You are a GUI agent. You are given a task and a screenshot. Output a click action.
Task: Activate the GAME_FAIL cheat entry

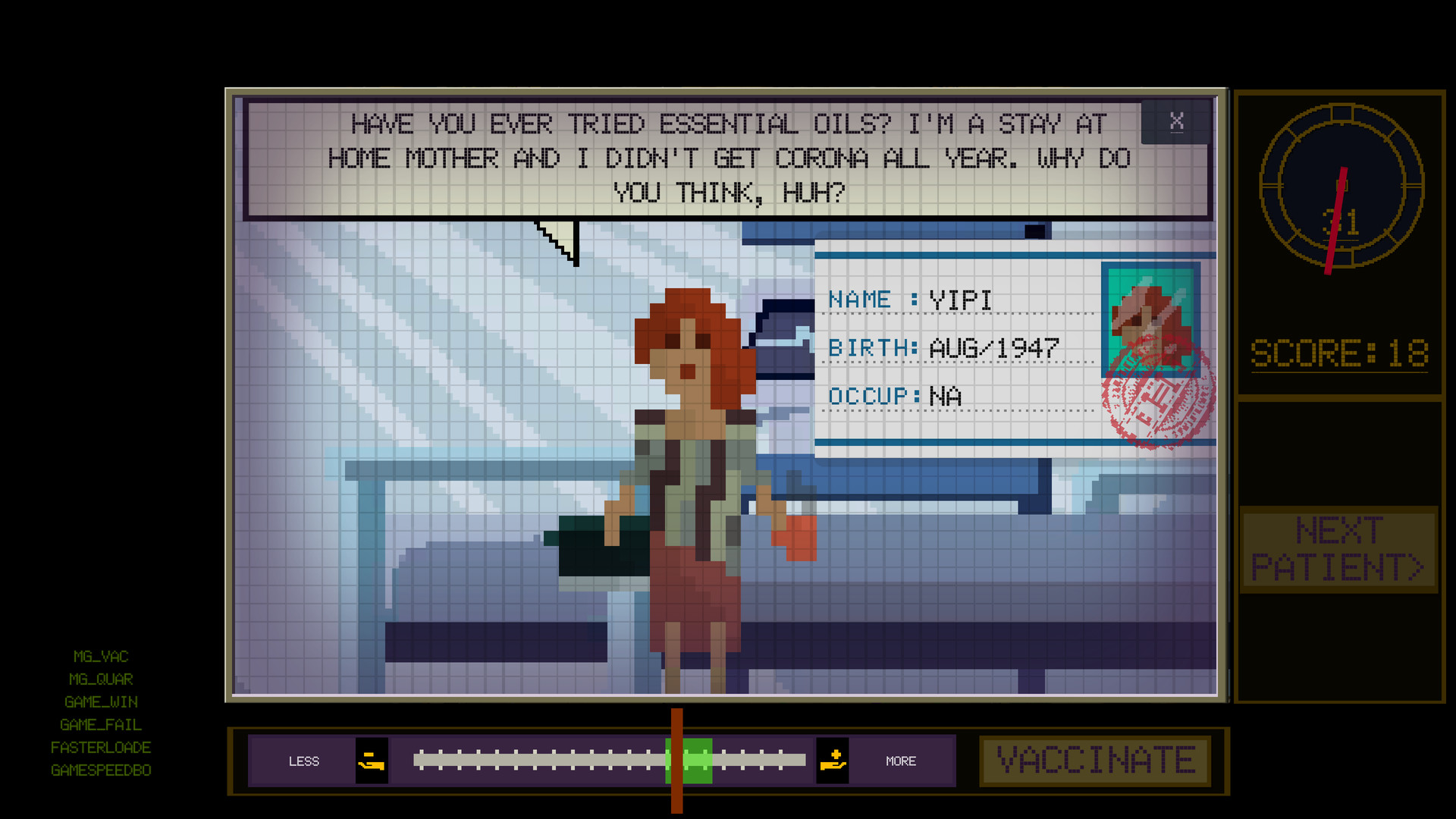(101, 725)
